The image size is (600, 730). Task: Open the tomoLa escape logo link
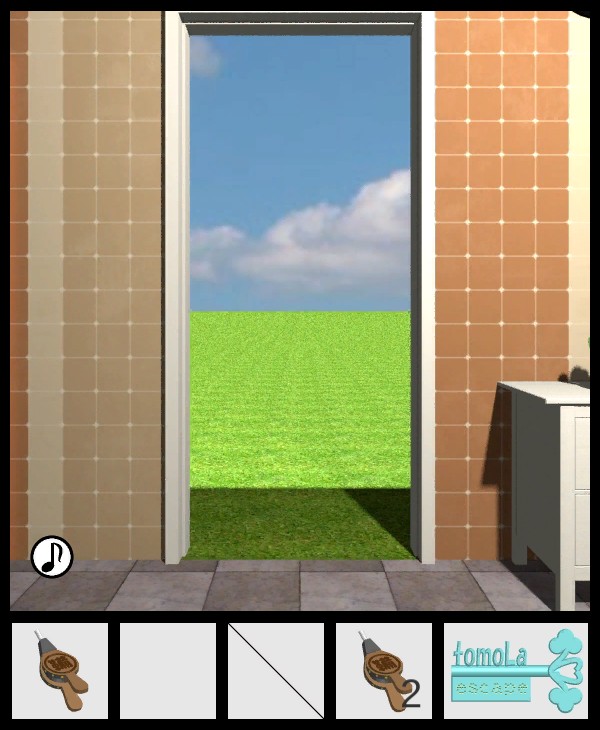516,671
